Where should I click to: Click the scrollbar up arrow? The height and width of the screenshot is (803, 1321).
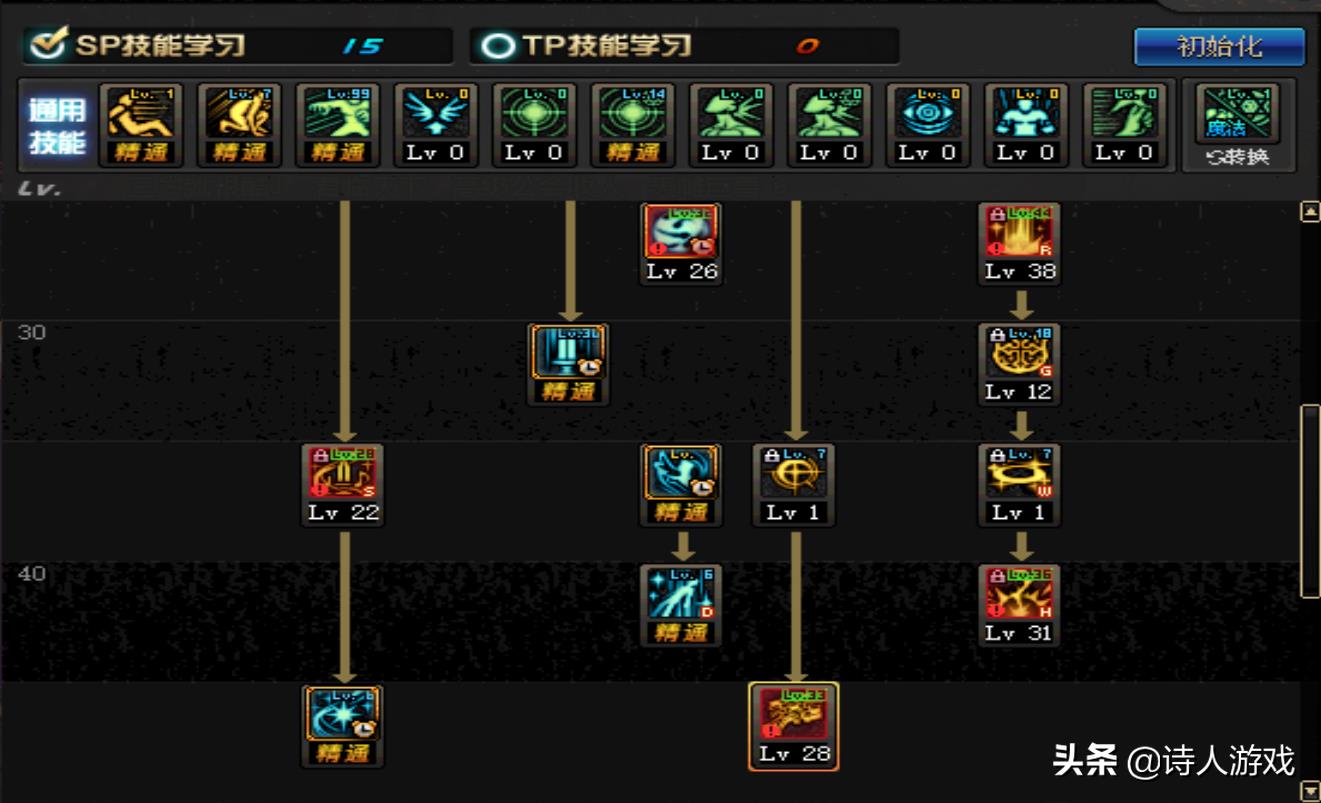tap(1309, 212)
